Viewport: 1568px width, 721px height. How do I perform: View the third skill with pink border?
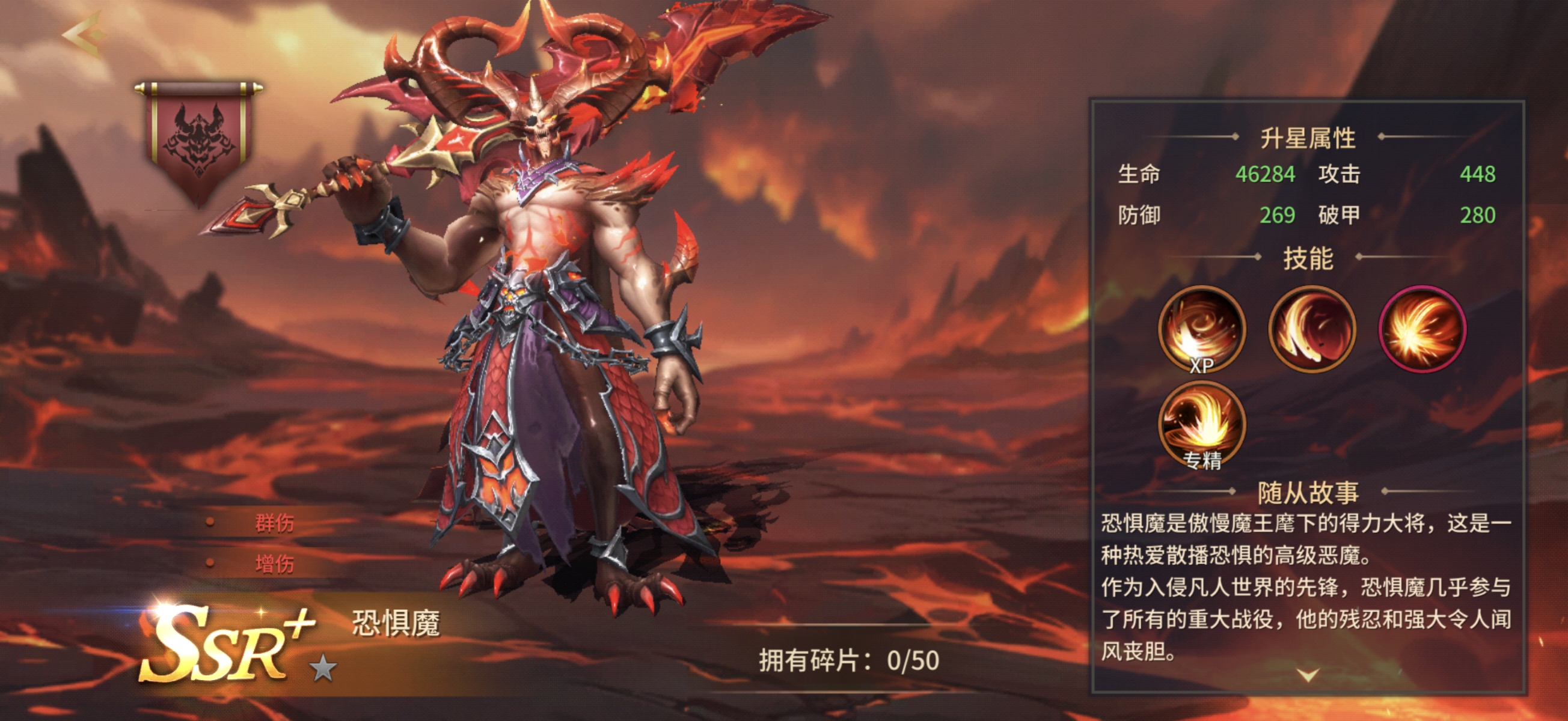coord(1421,330)
